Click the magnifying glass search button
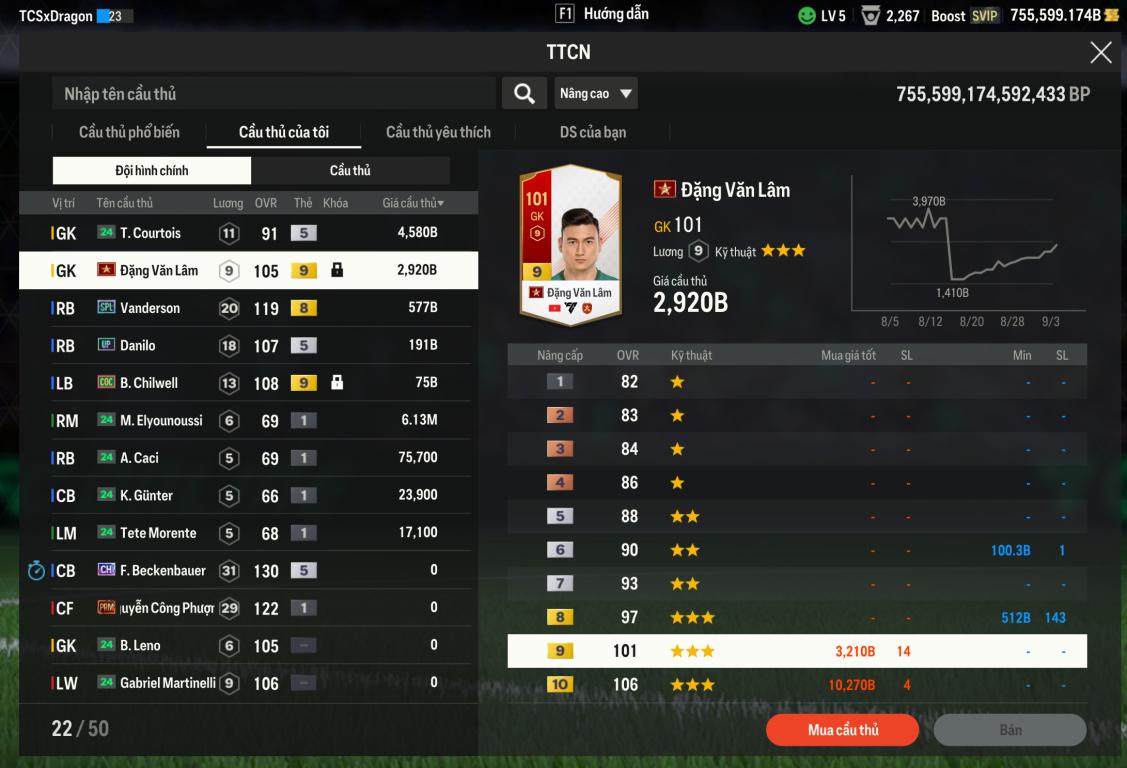 523,94
